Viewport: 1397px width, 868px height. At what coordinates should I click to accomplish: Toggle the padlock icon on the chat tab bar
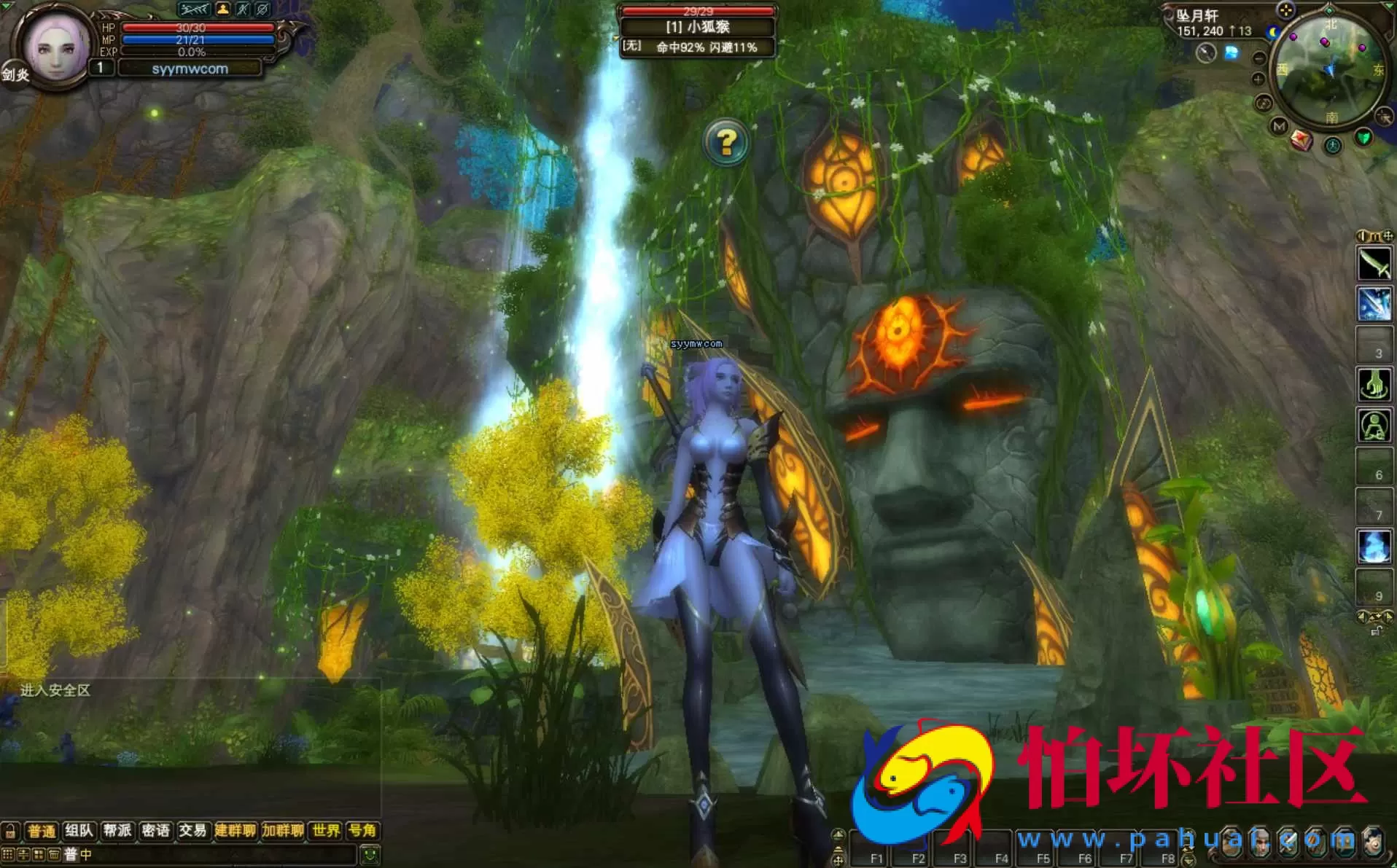[x=9, y=831]
